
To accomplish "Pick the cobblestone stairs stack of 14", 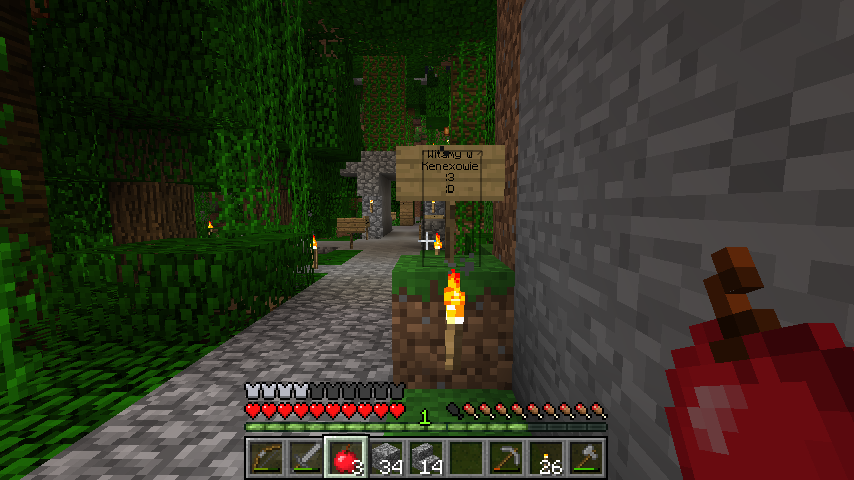I will (426, 458).
